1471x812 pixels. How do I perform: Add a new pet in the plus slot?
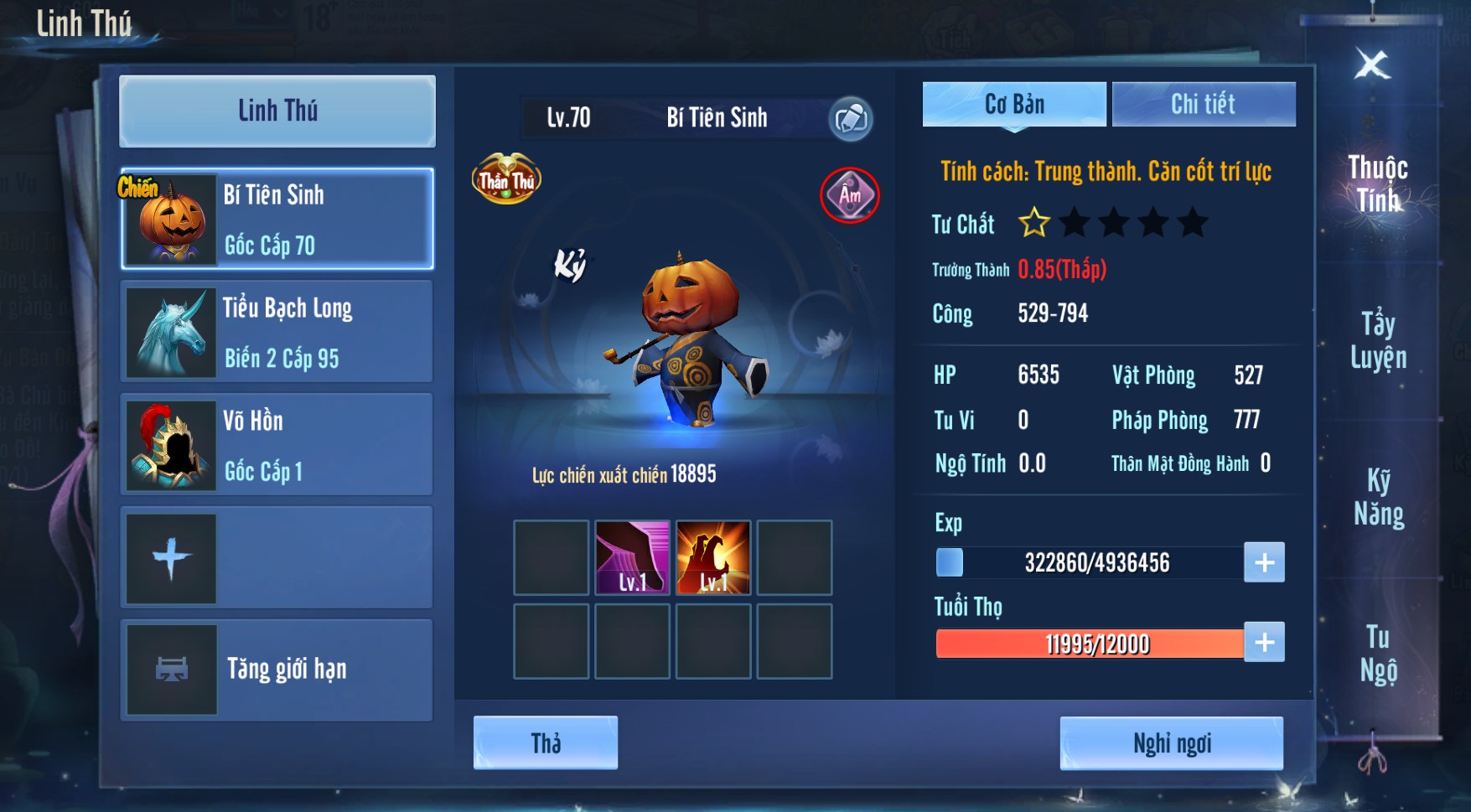[172, 558]
